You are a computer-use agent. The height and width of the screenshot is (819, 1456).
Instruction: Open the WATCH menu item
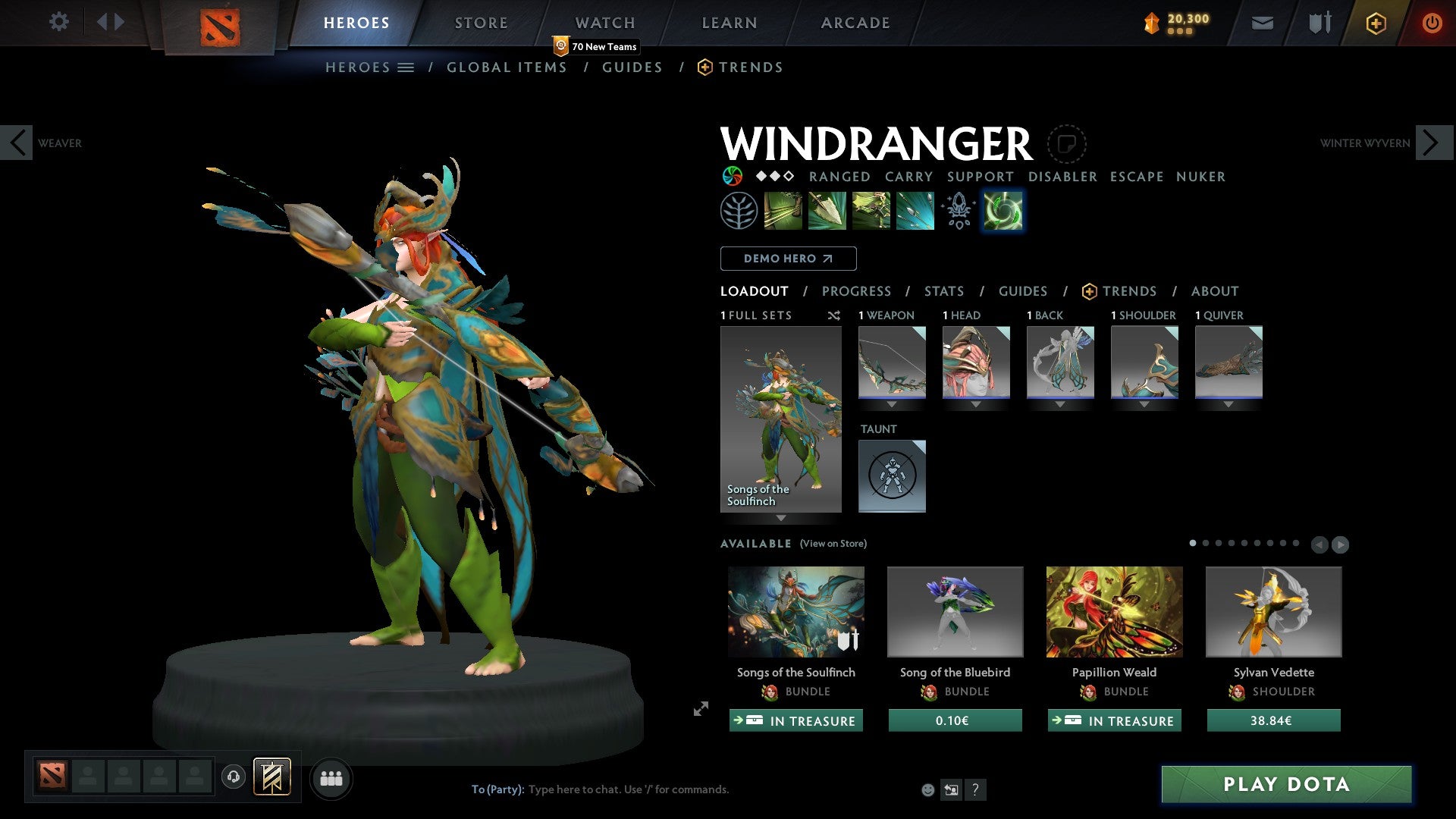(x=604, y=22)
